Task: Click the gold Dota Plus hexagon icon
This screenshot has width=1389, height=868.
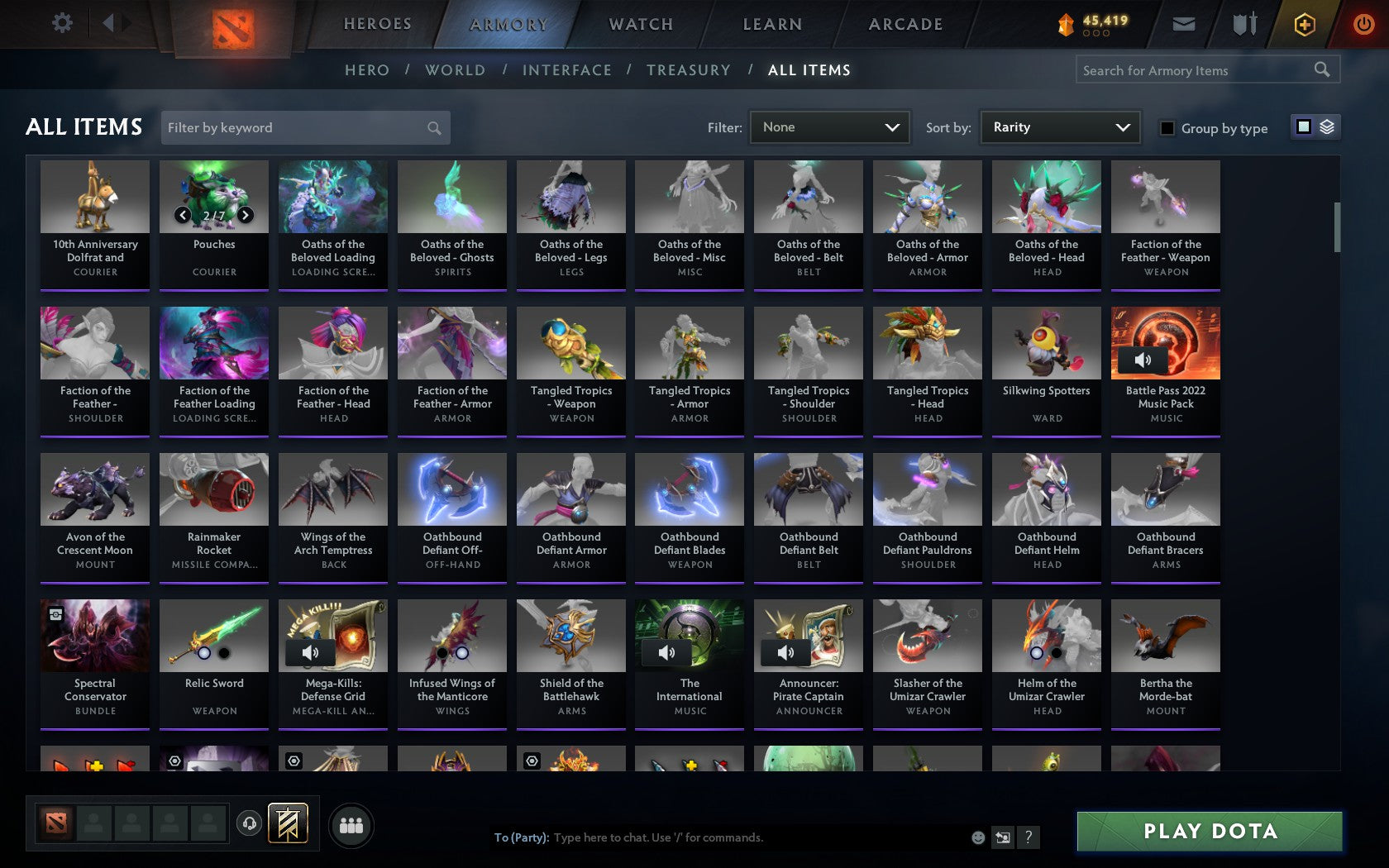Action: click(1305, 24)
